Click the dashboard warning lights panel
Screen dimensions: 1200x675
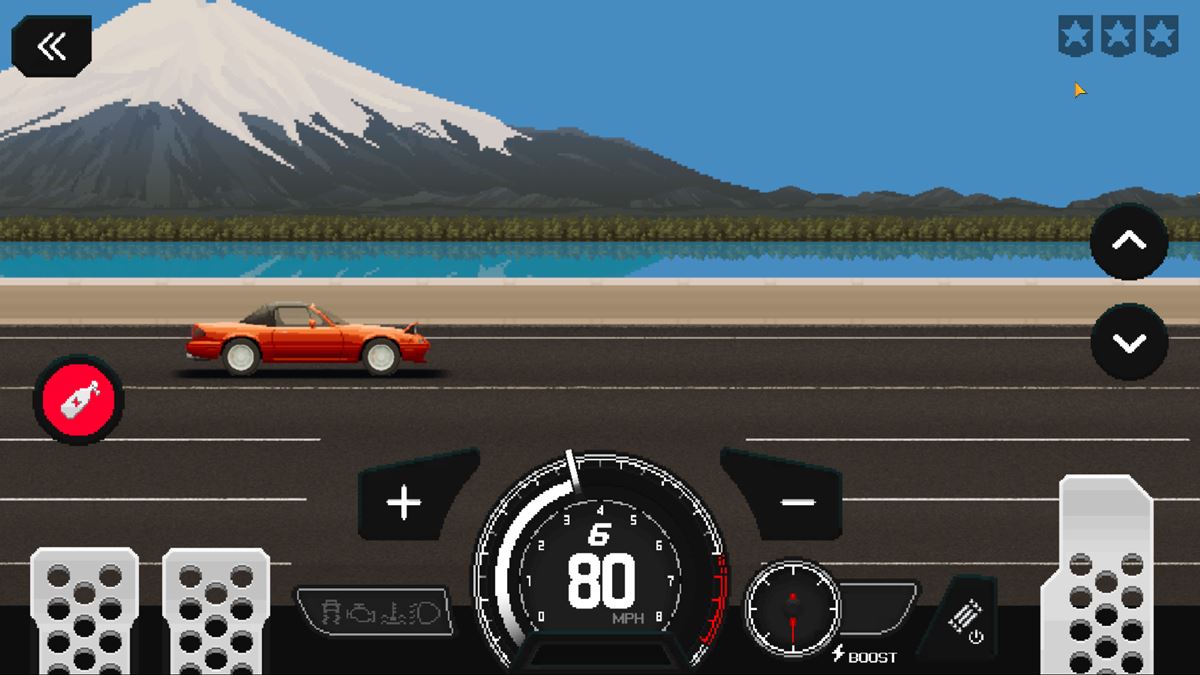pyautogui.click(x=373, y=610)
